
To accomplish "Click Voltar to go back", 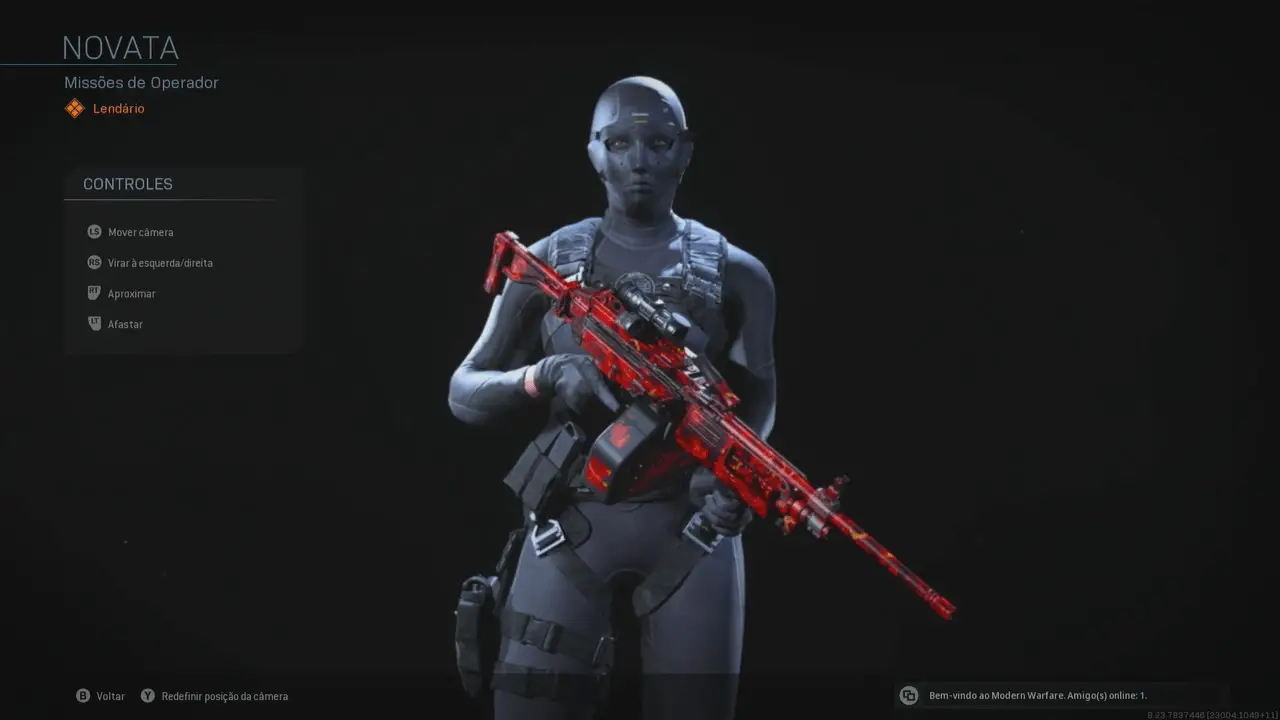I will (x=110, y=695).
